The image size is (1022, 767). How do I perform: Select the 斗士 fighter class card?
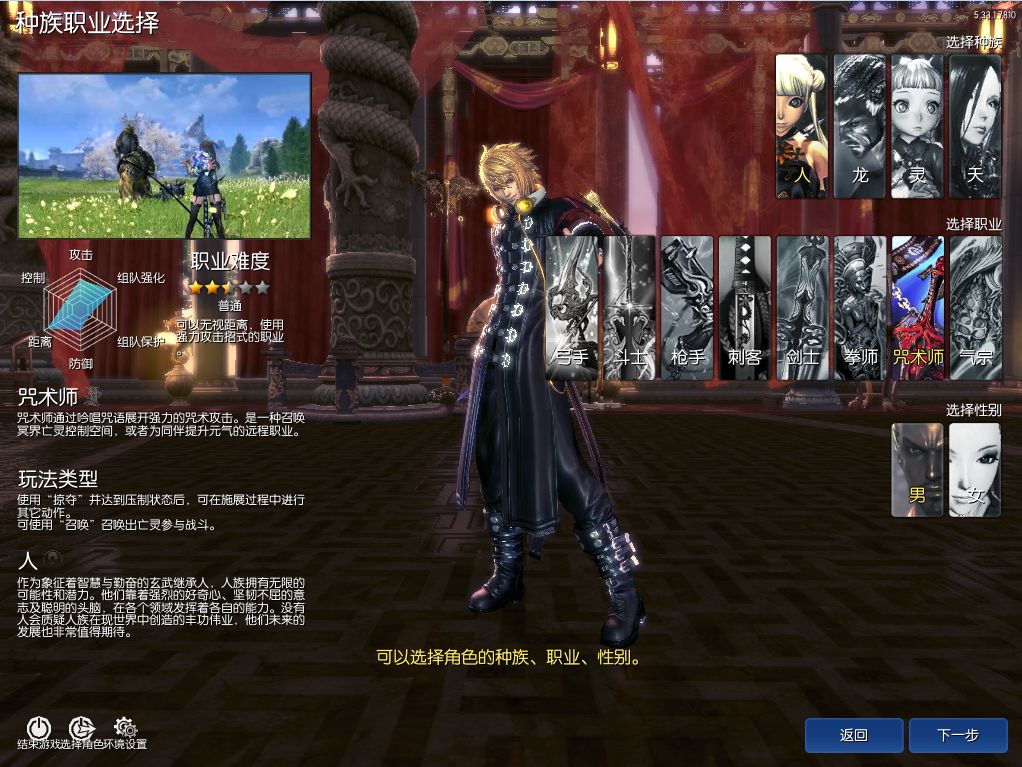(629, 307)
